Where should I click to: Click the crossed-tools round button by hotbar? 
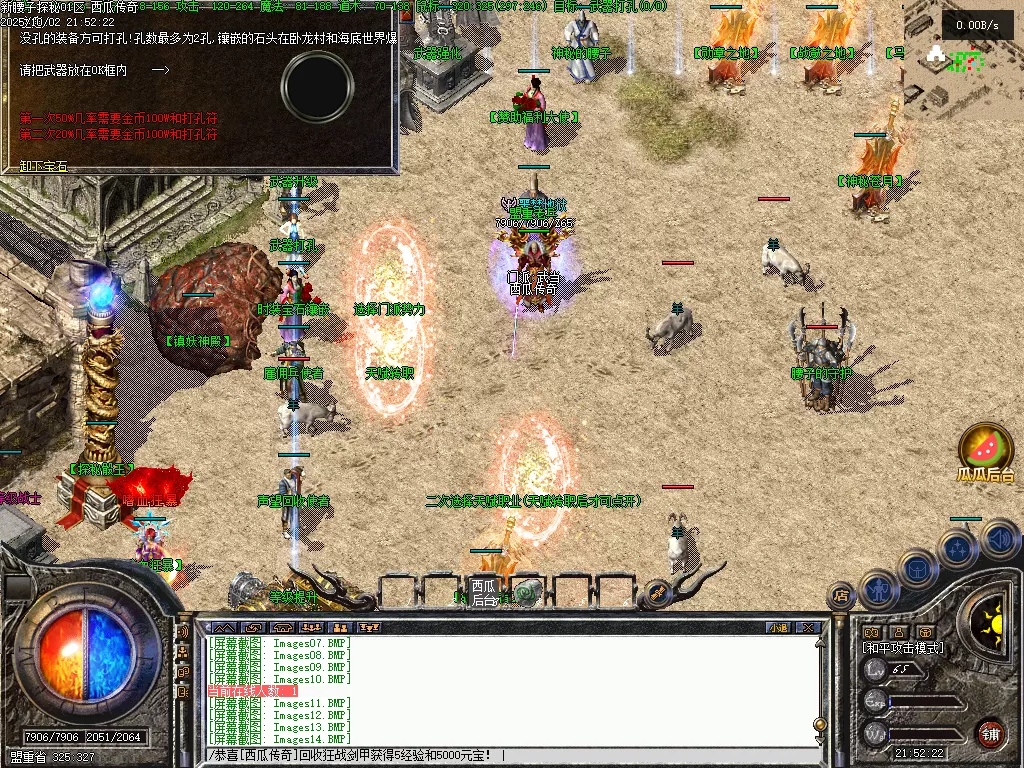657,593
